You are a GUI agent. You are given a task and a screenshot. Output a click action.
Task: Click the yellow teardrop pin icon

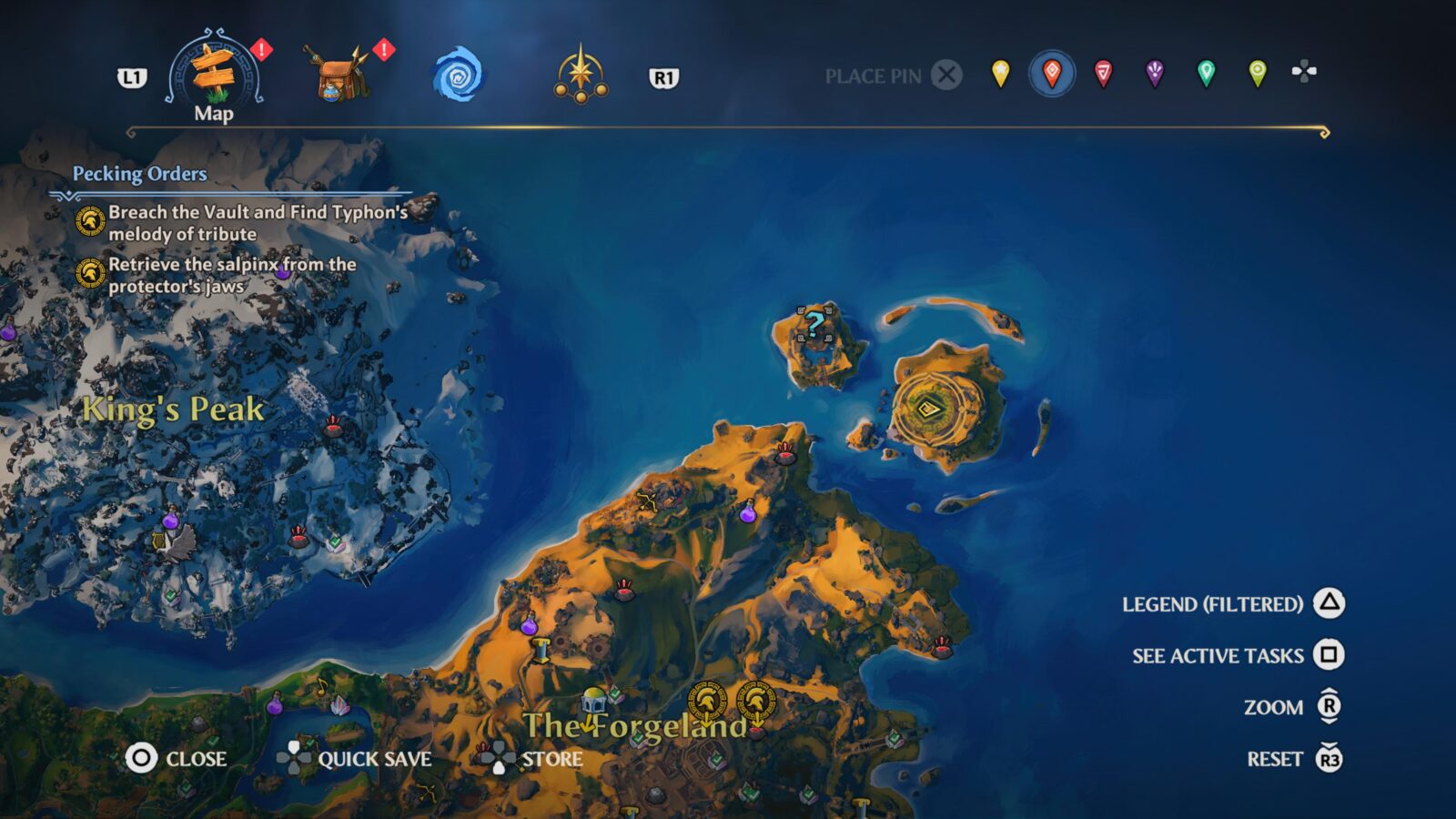tap(999, 71)
